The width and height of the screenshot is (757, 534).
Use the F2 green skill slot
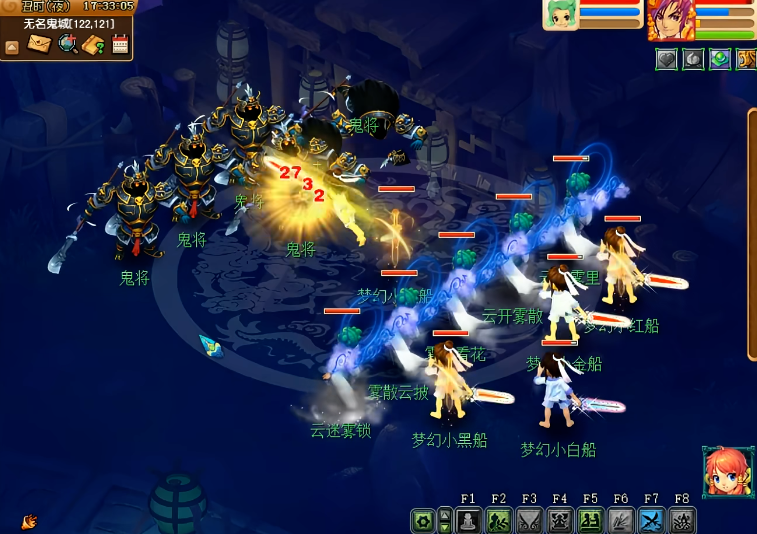click(x=499, y=521)
